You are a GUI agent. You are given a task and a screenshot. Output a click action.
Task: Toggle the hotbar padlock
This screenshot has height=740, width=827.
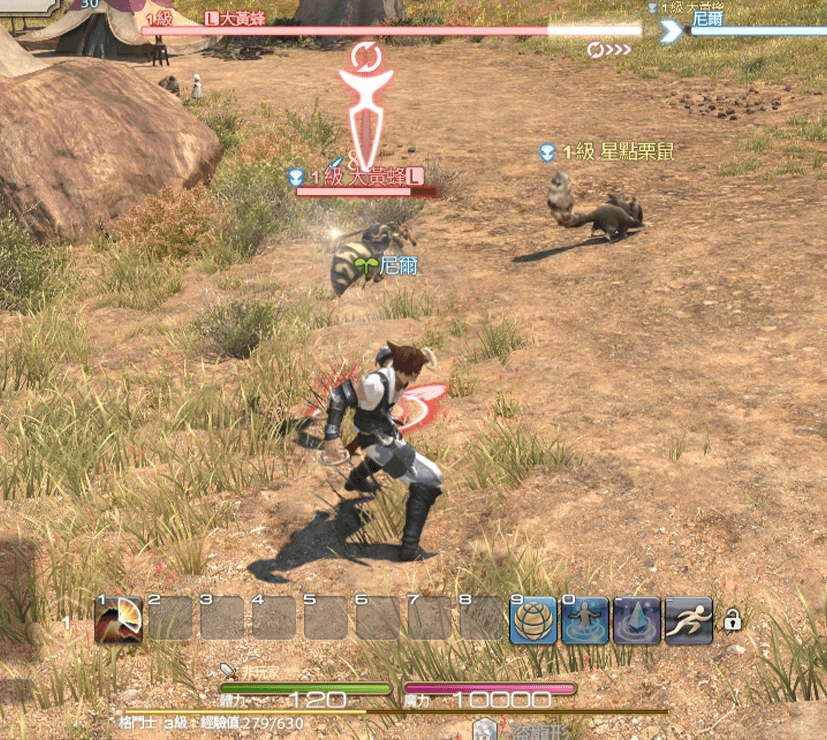pyautogui.click(x=733, y=622)
